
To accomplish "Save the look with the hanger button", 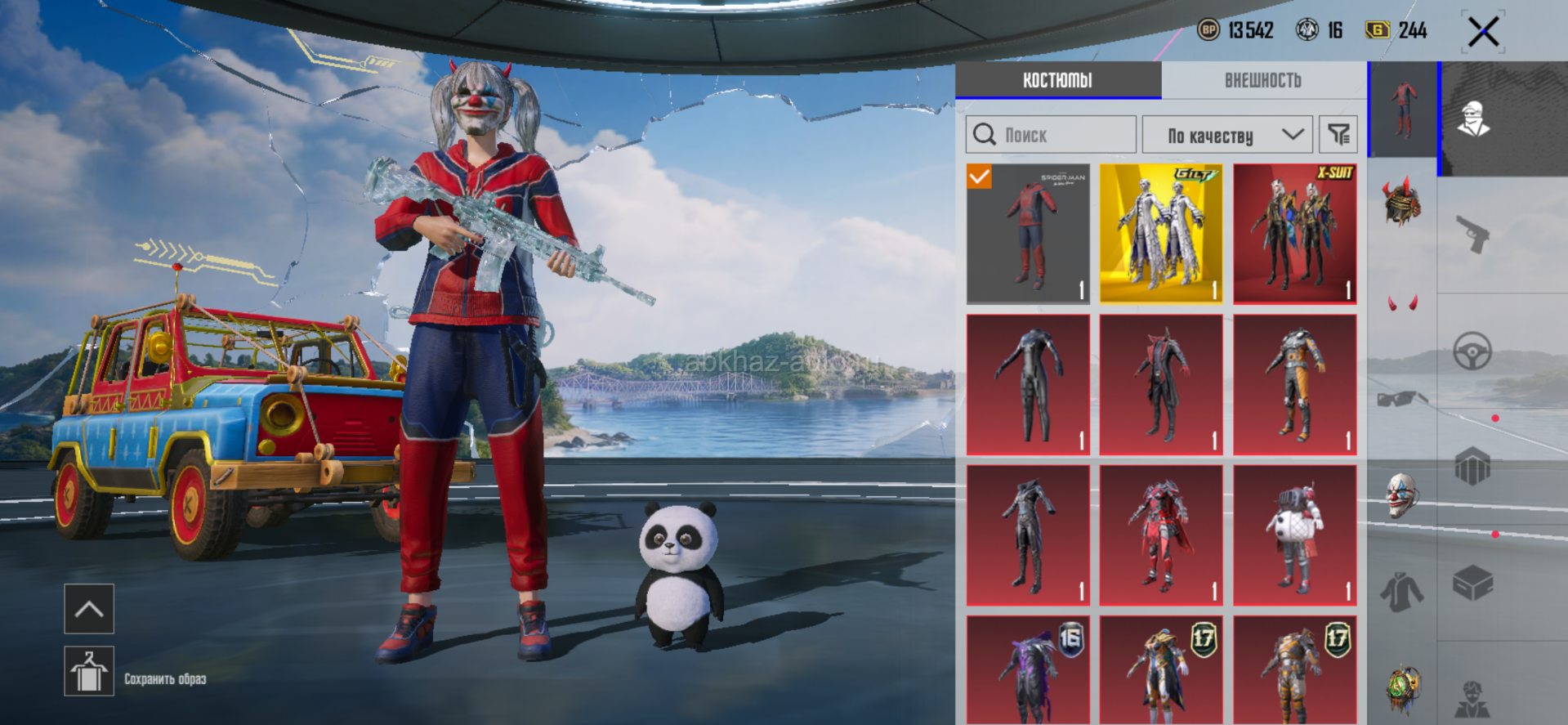I will pyautogui.click(x=89, y=671).
